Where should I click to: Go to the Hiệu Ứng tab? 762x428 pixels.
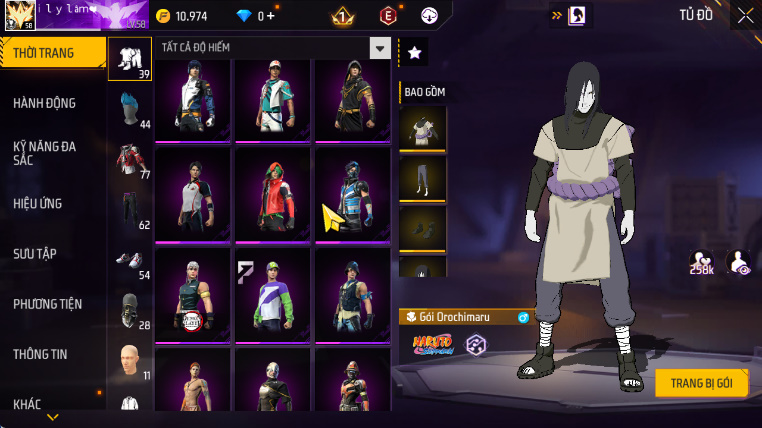38,203
